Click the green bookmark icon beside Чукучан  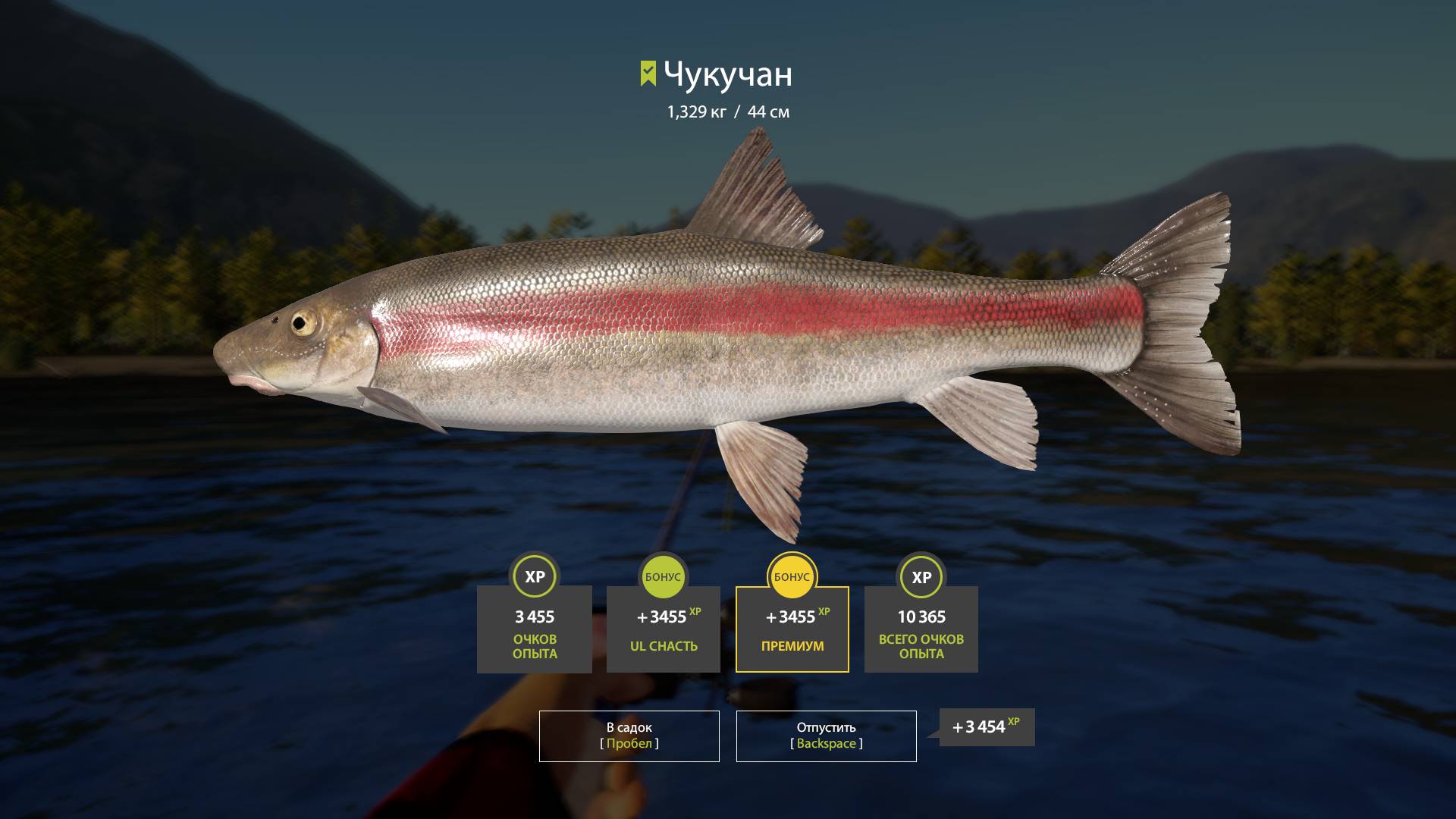pos(648,74)
